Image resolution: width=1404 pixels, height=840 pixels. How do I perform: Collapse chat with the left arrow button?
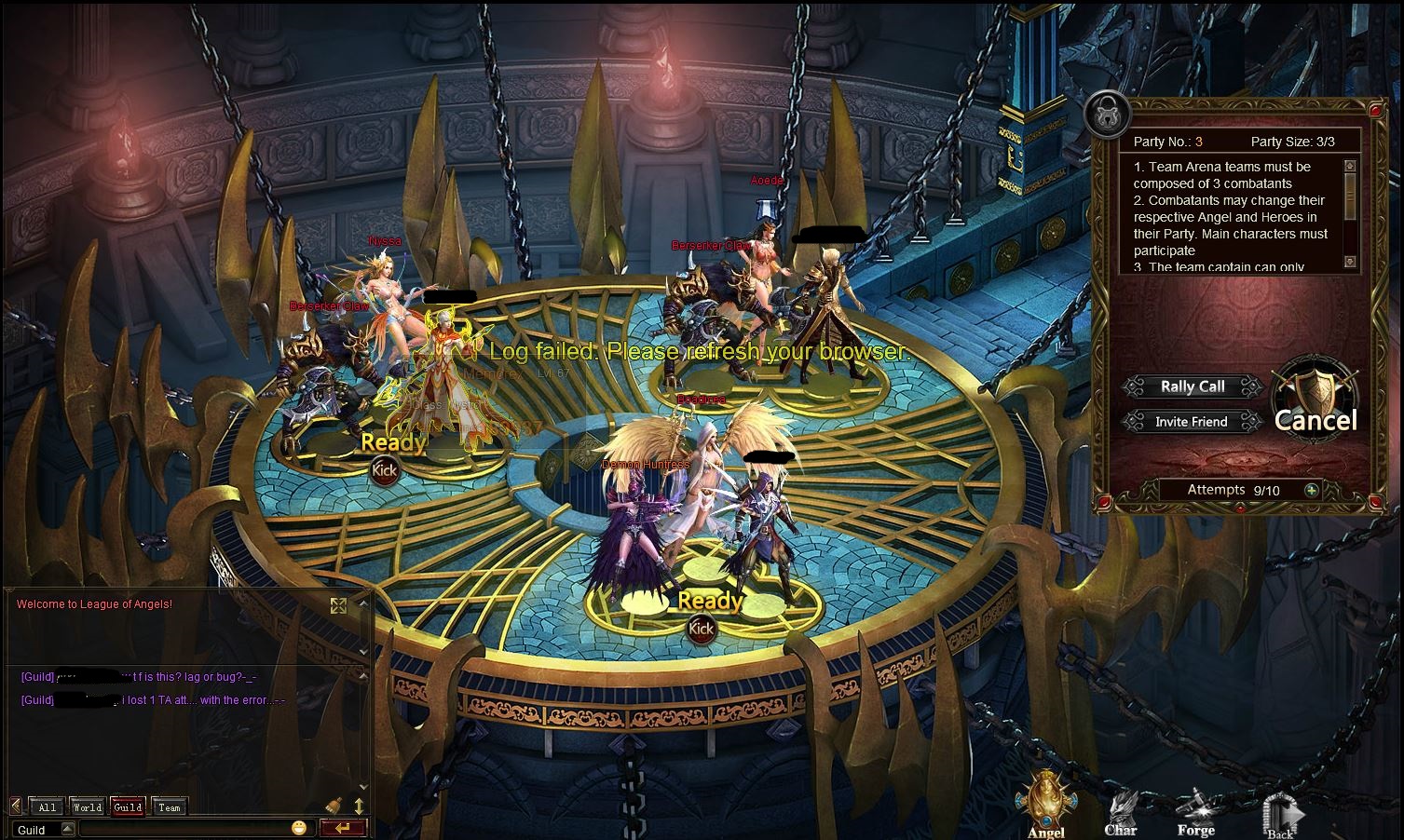click(x=16, y=806)
